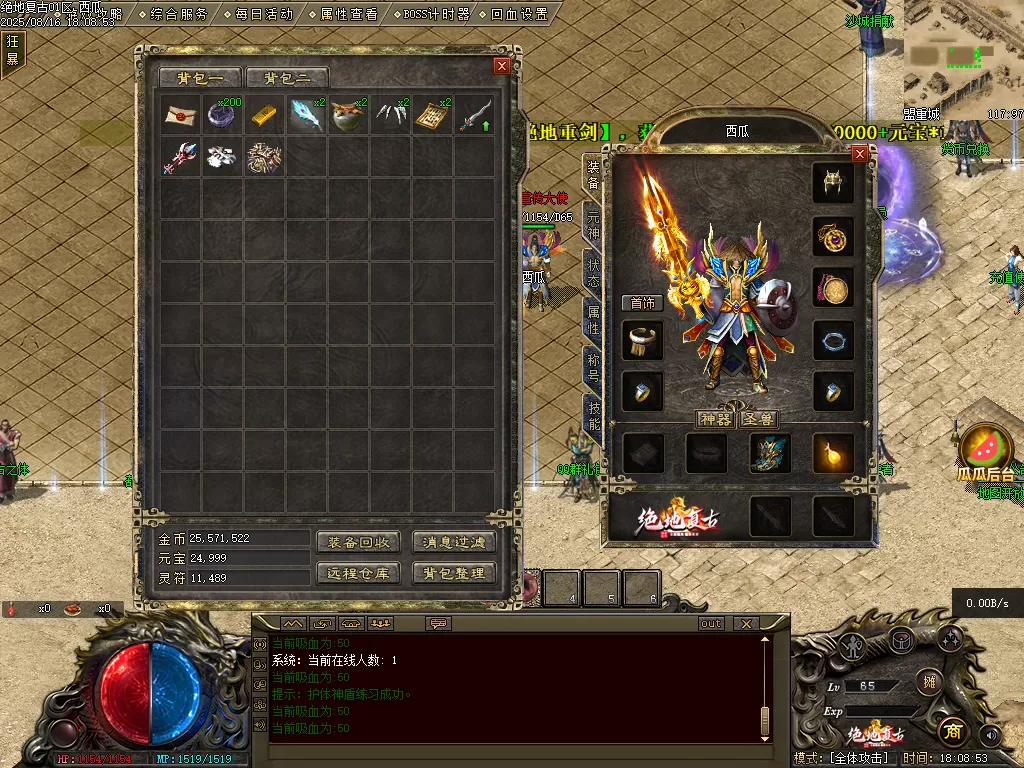
Task: Click the 首饰 accessories button
Action: pyautogui.click(x=641, y=303)
